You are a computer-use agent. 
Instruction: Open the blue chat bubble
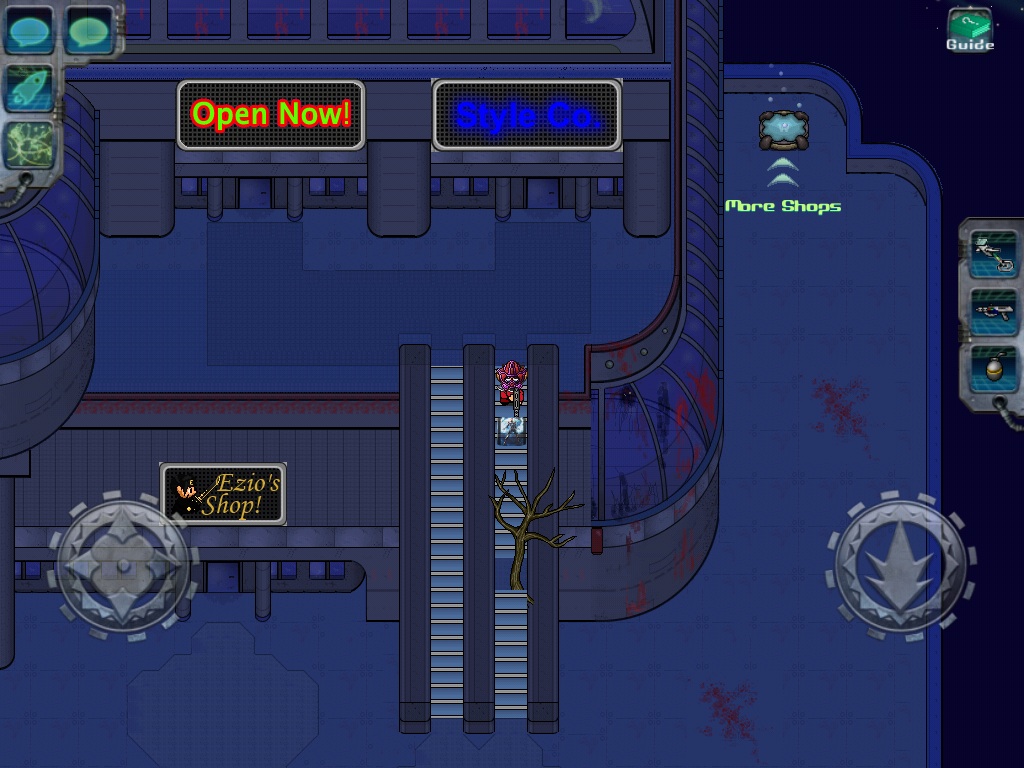(29, 29)
